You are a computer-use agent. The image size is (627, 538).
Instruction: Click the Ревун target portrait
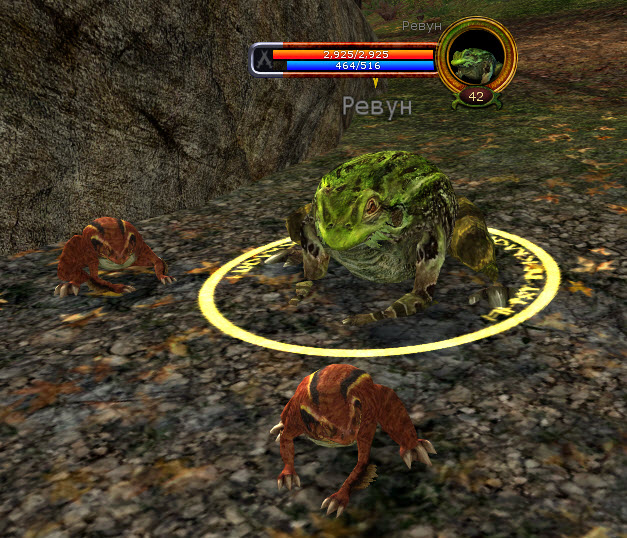tap(476, 58)
